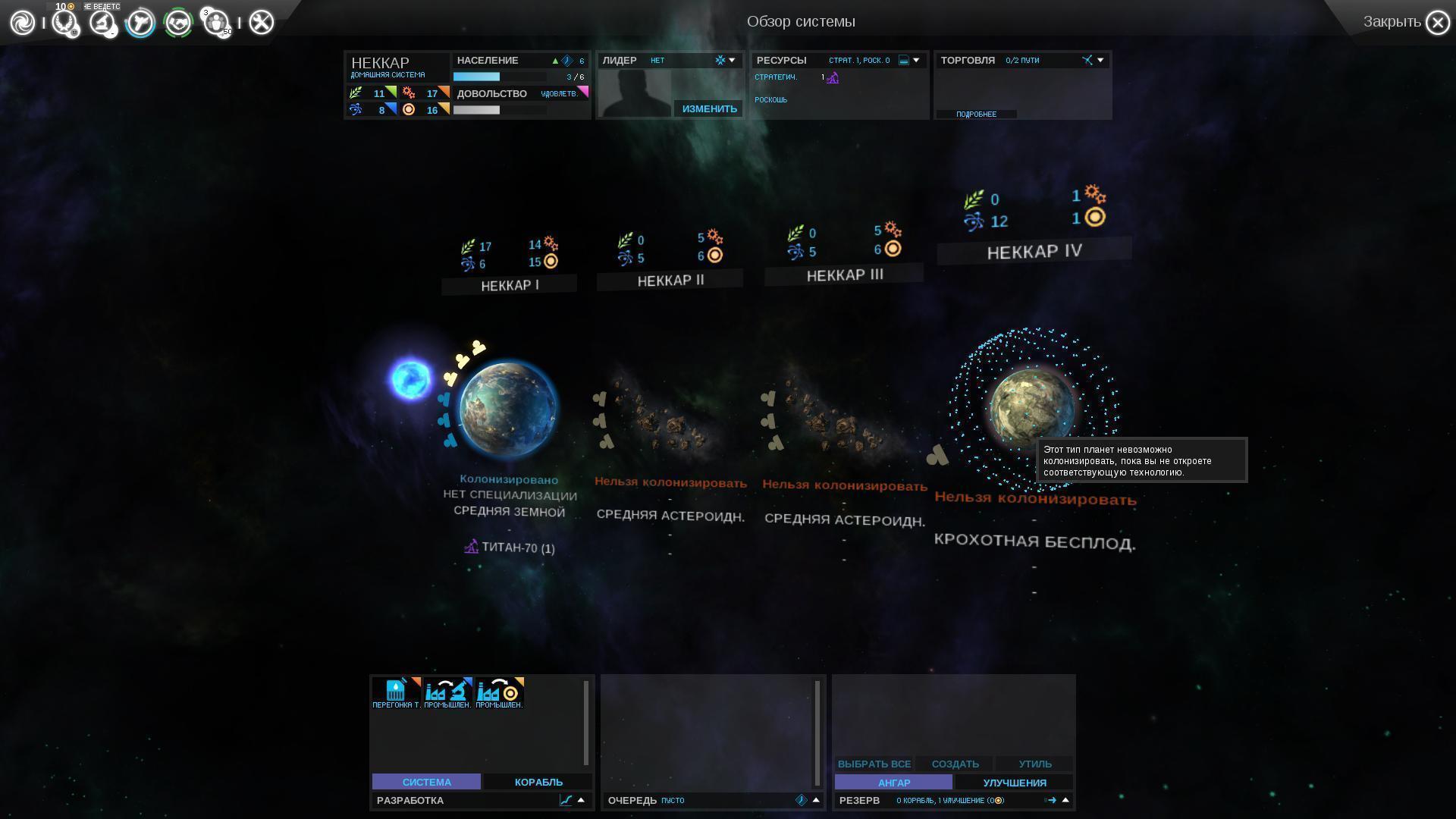Select the Ангар reserve tab
Image resolution: width=1456 pixels, height=819 pixels.
(x=893, y=783)
